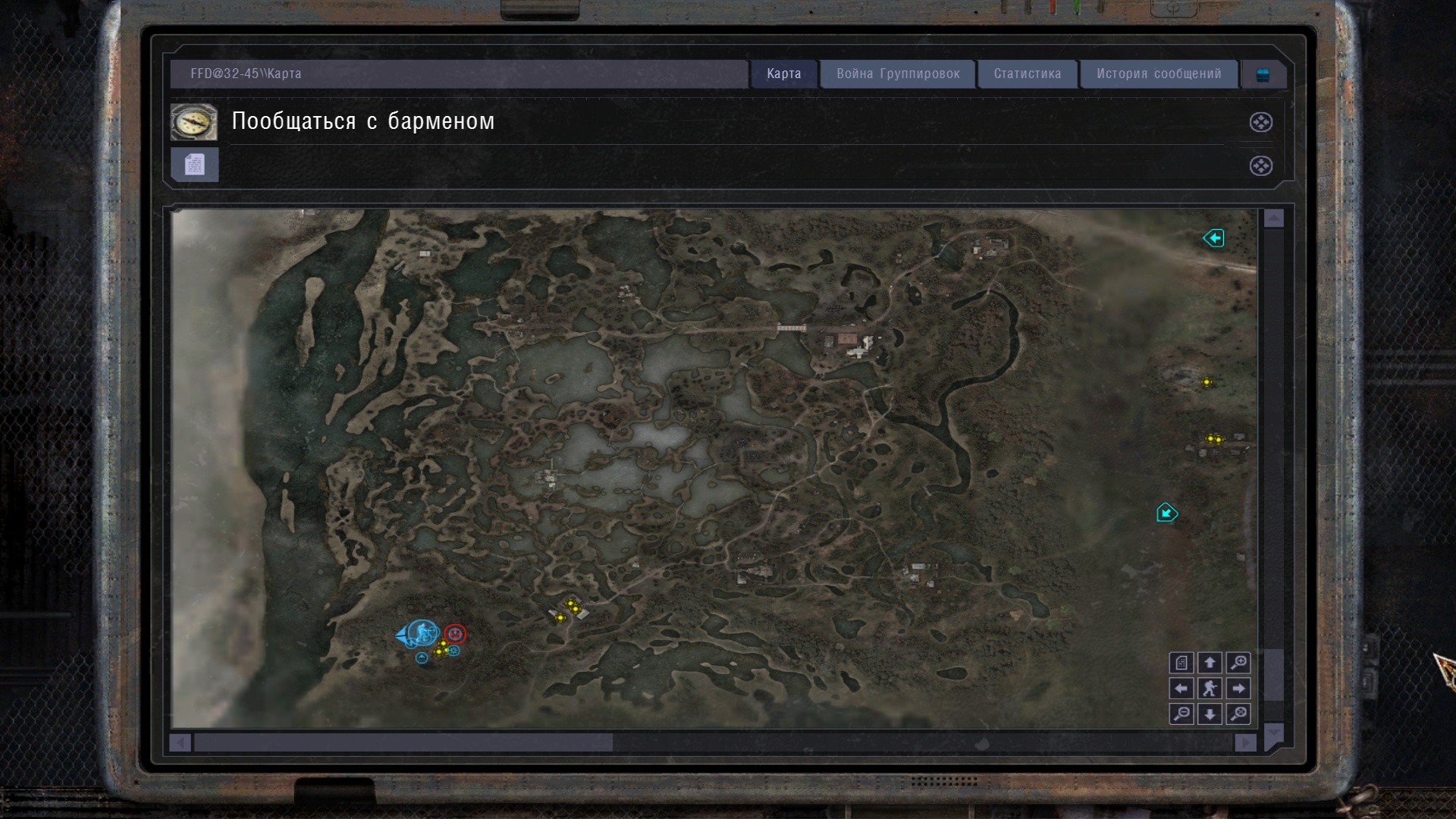This screenshot has width=1456, height=819.
Task: Select the note icon on the second task row
Action: click(x=194, y=164)
